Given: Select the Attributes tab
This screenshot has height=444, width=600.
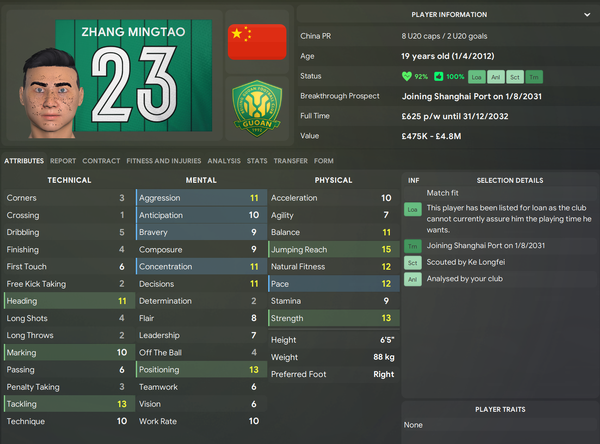Looking at the screenshot, I should coord(23,160).
